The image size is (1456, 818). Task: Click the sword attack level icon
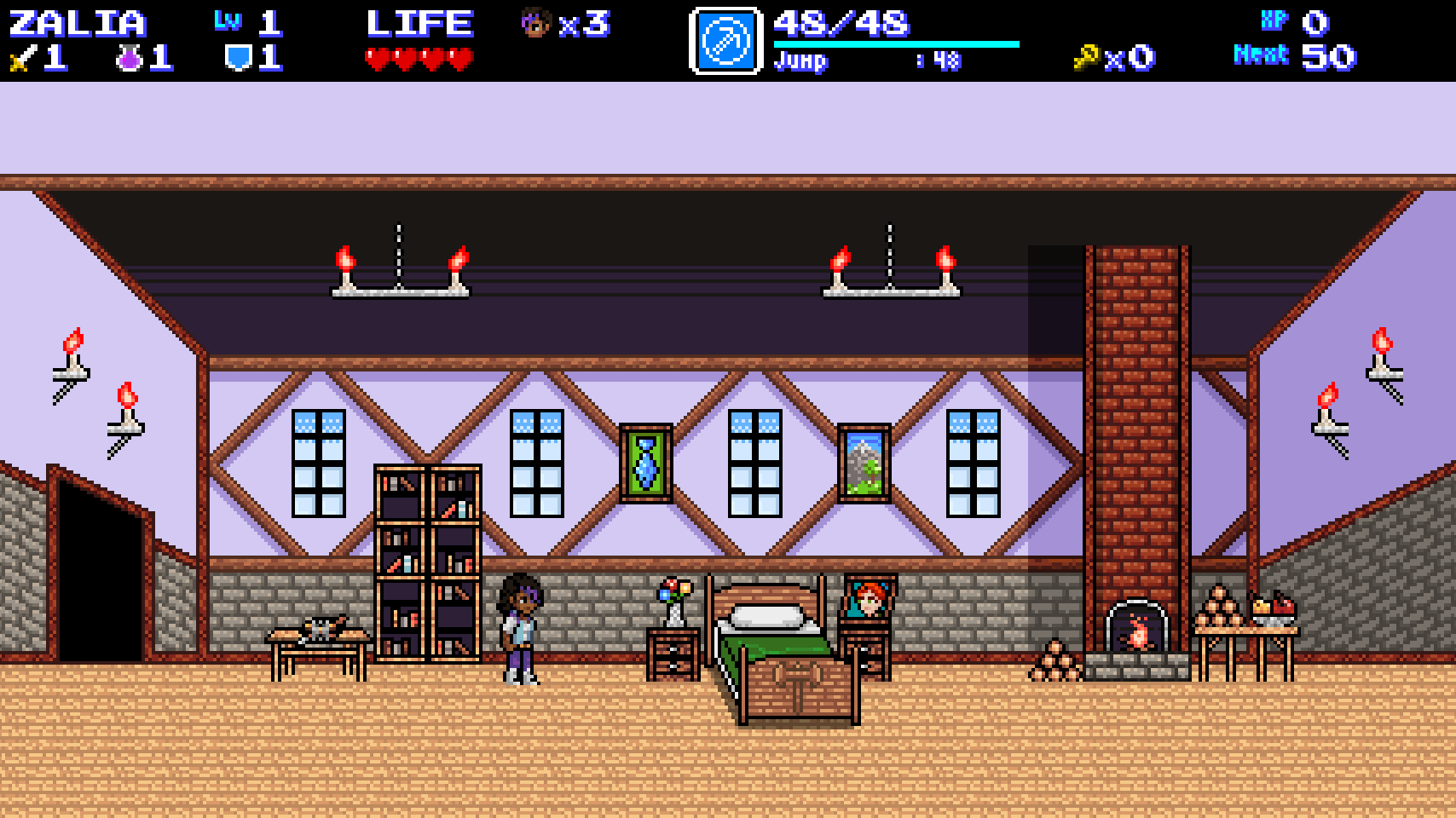click(x=21, y=59)
